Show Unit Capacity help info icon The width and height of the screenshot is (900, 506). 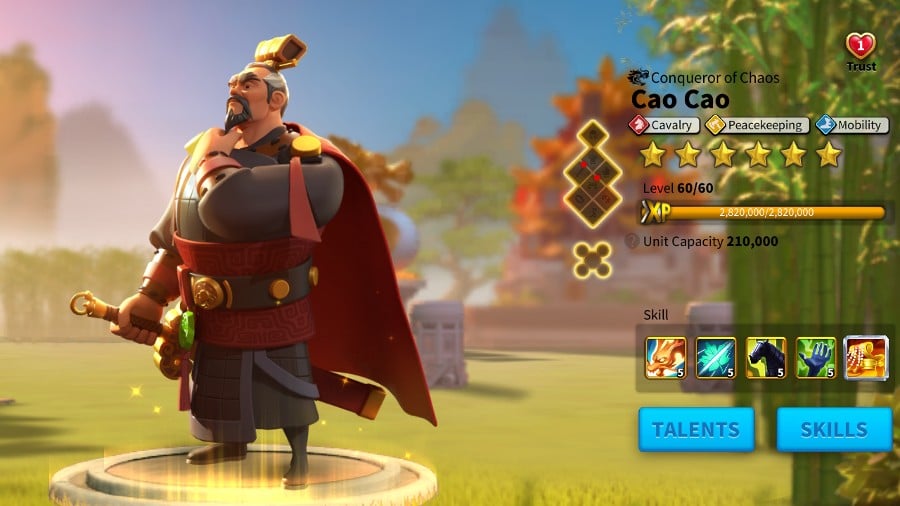click(632, 241)
